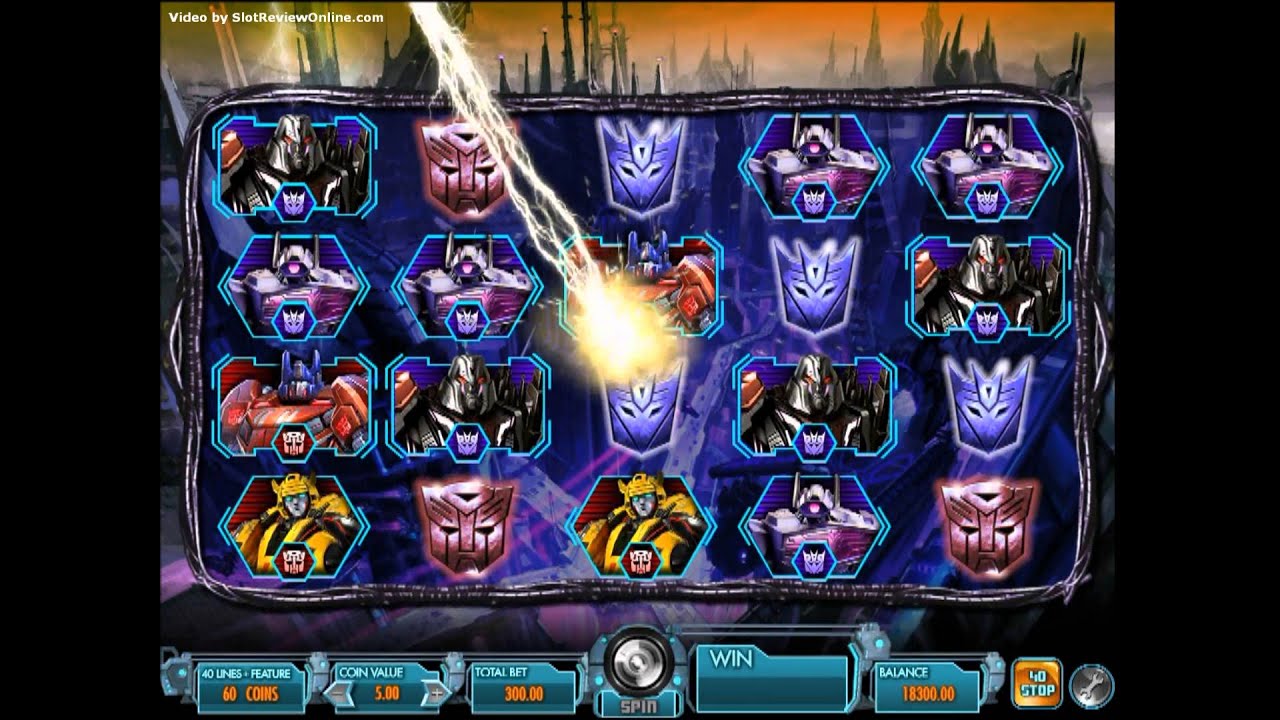Activate the orange 40 Stop button

1035,682
